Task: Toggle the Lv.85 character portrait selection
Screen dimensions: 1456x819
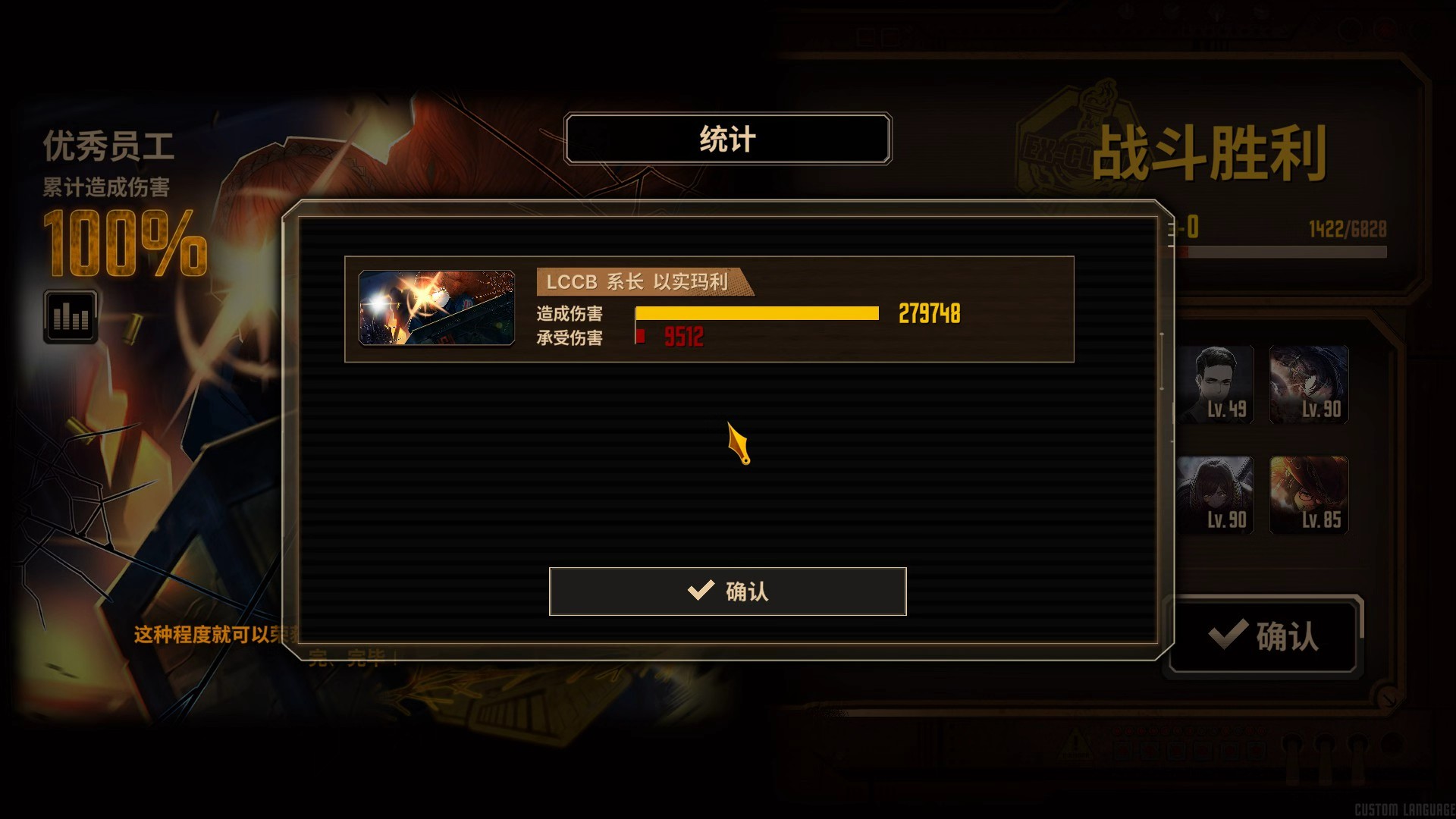Action: click(1308, 494)
